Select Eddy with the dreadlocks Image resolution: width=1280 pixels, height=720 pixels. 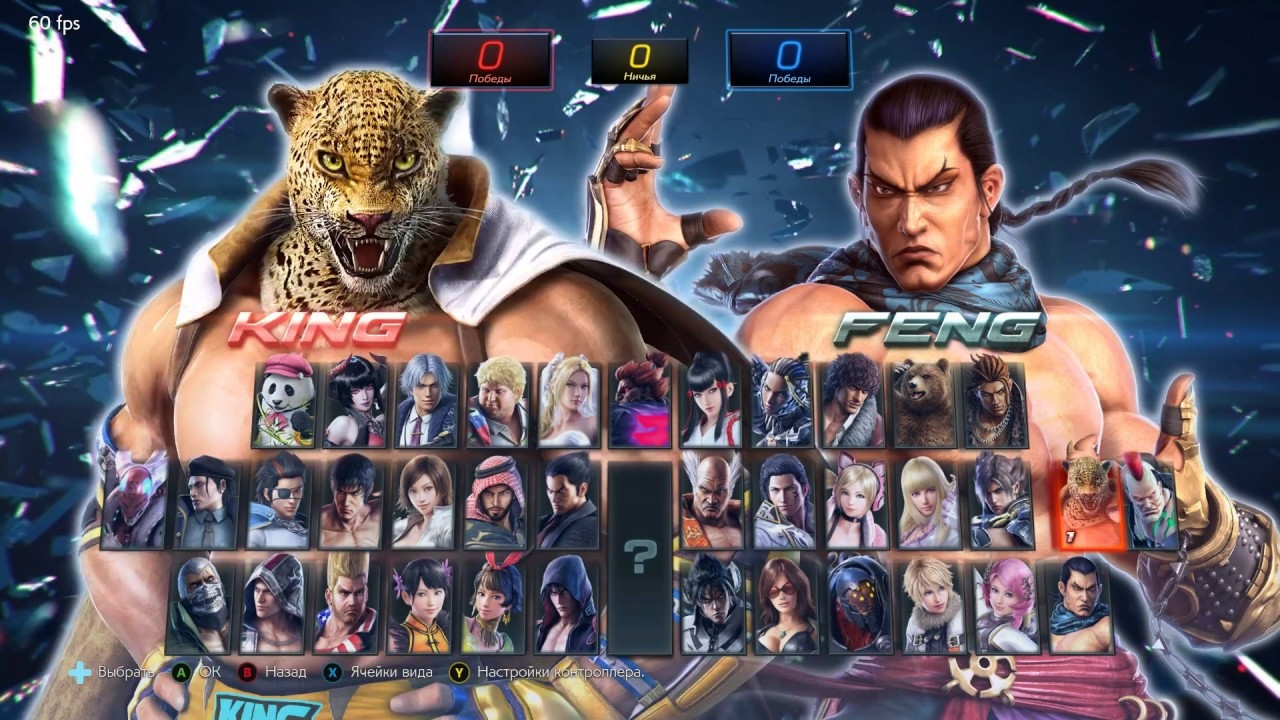[994, 404]
